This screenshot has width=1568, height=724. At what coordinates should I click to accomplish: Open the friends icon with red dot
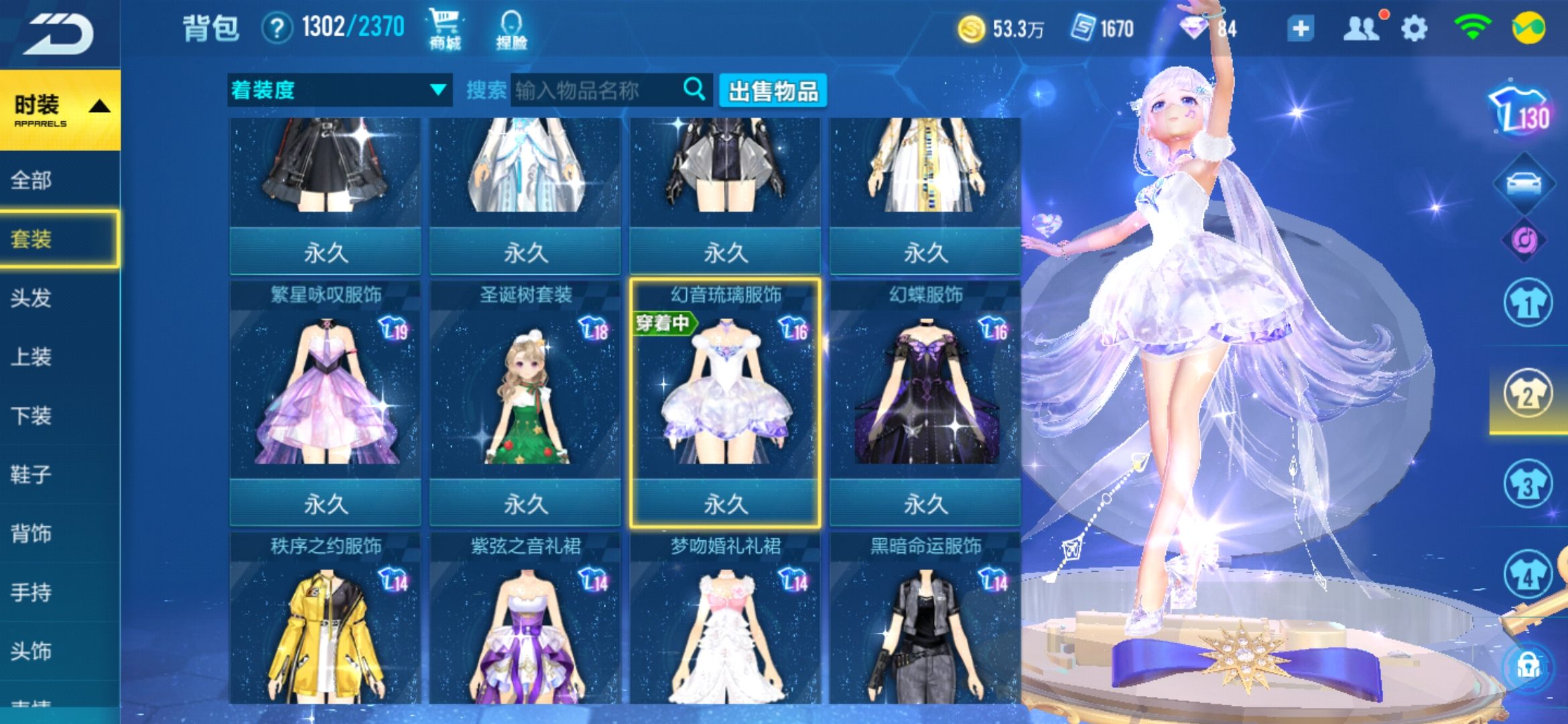[x=1362, y=29]
